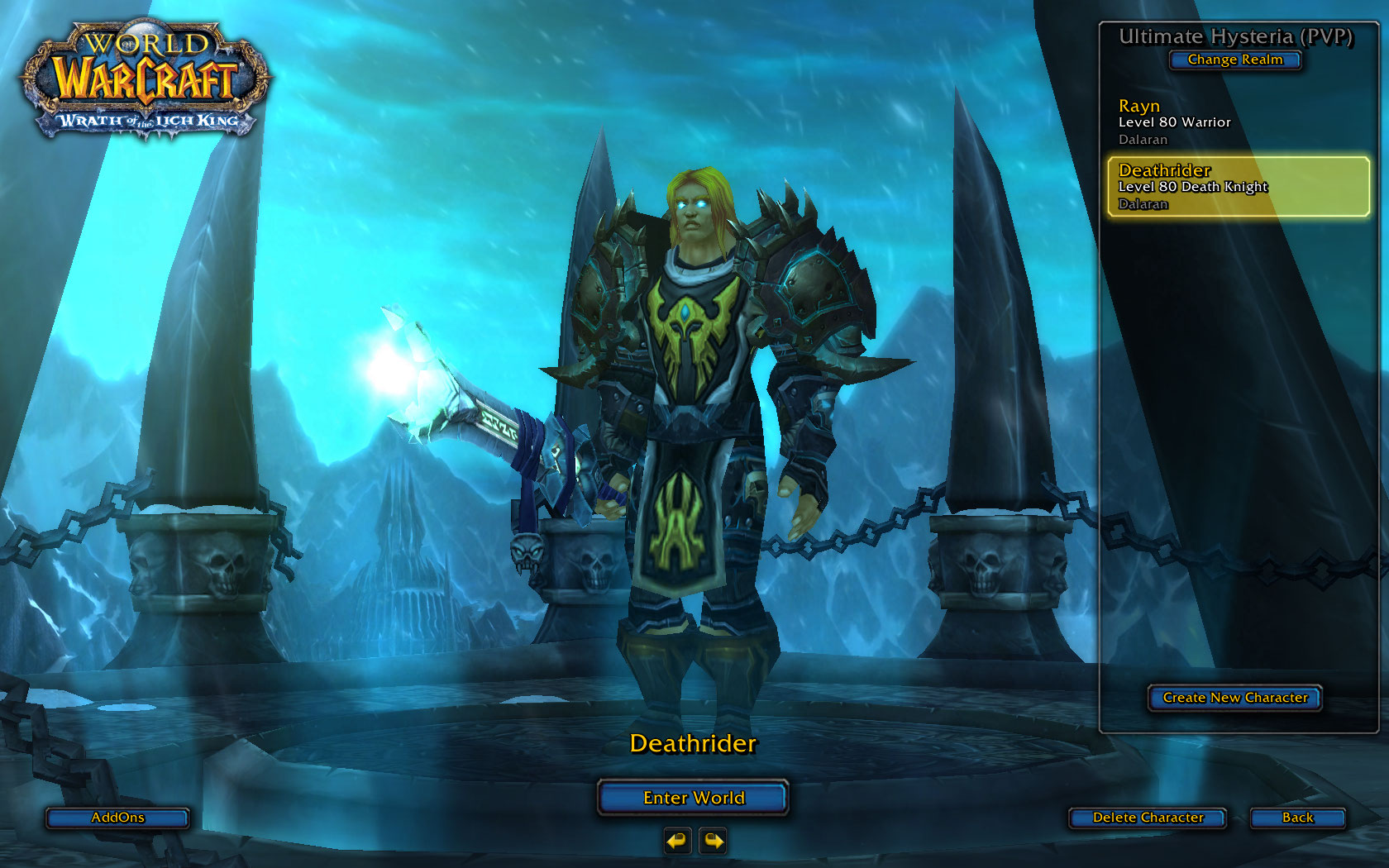The width and height of the screenshot is (1389, 868).
Task: Rotate character with the right arrow button
Action: [x=713, y=842]
